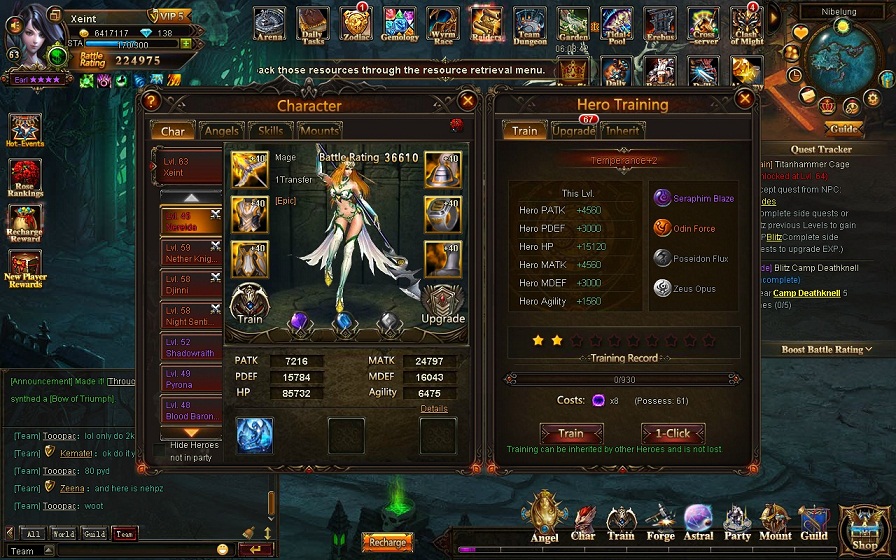Expand the Boost Battle Rating section
The image size is (896, 560).
[x=826, y=349]
